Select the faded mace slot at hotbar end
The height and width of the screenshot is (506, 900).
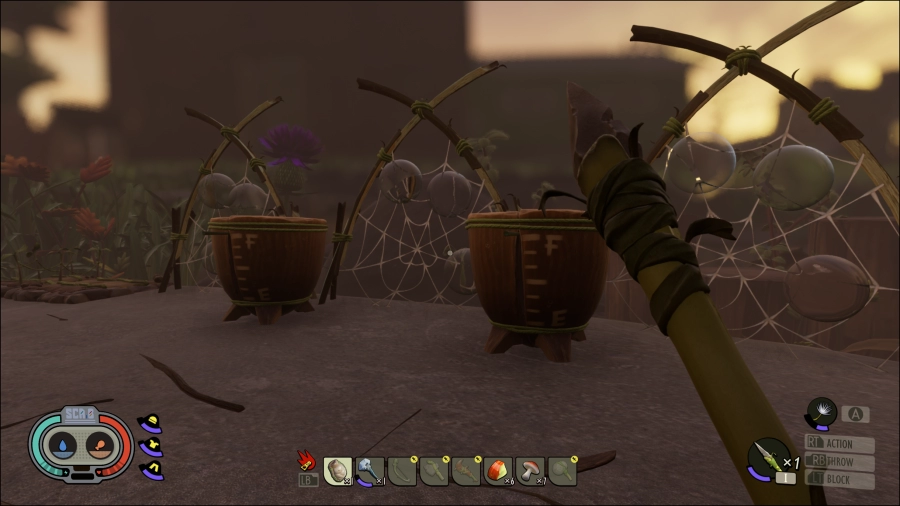(562, 469)
